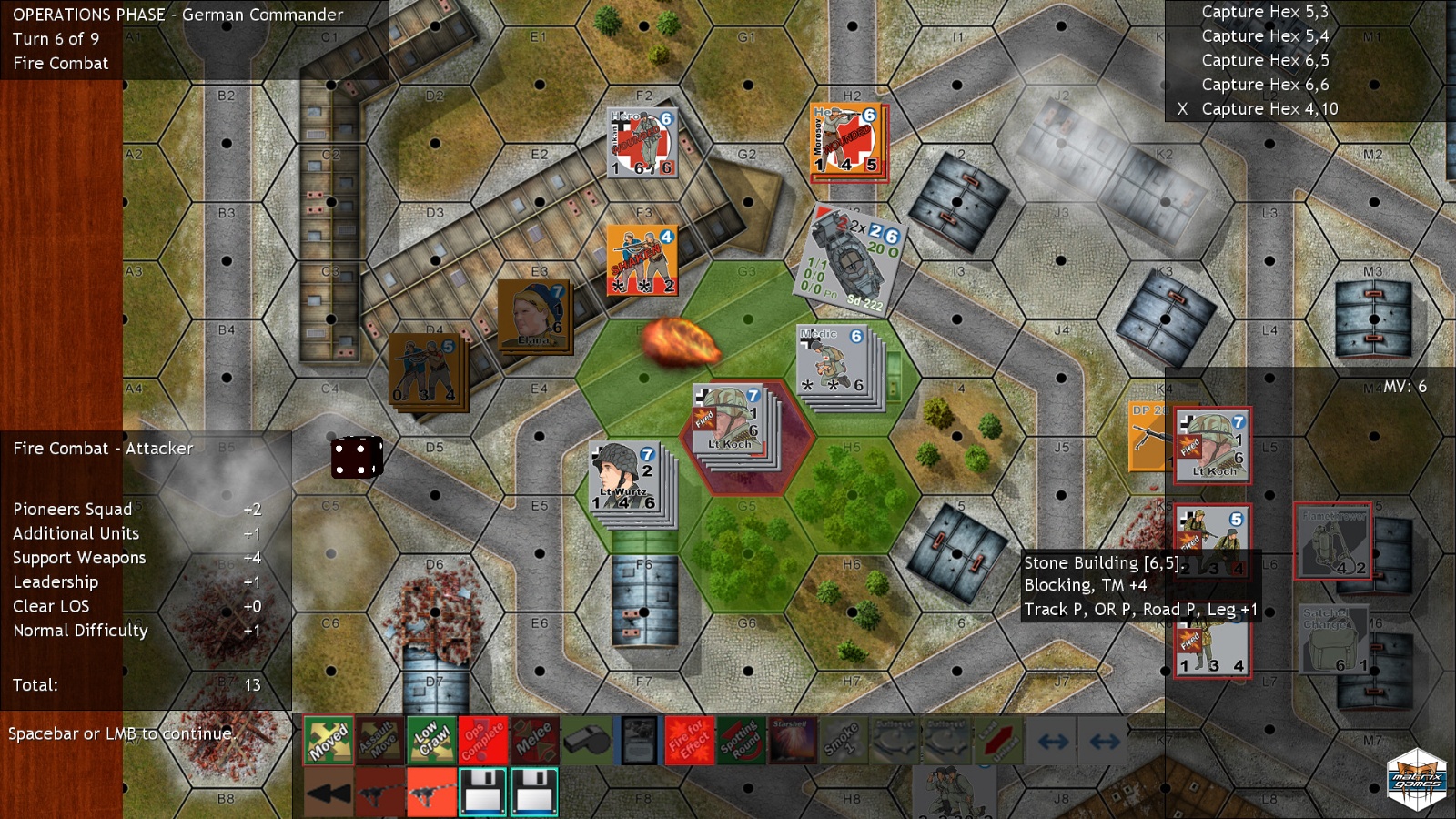Call a Spotting Round
Image resolution: width=1456 pixels, height=819 pixels.
(741, 740)
